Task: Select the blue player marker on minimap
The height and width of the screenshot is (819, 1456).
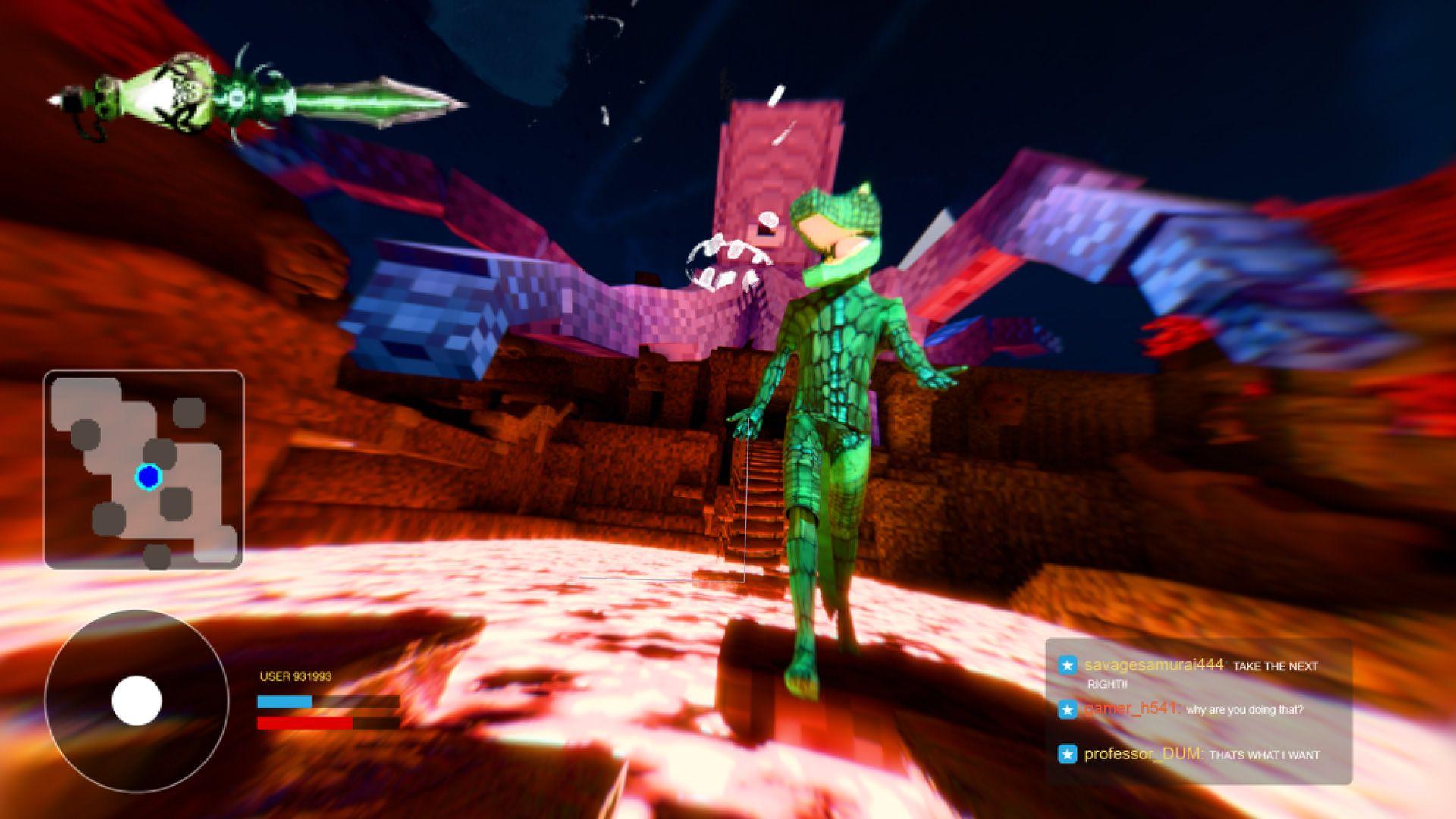Action: click(x=149, y=477)
